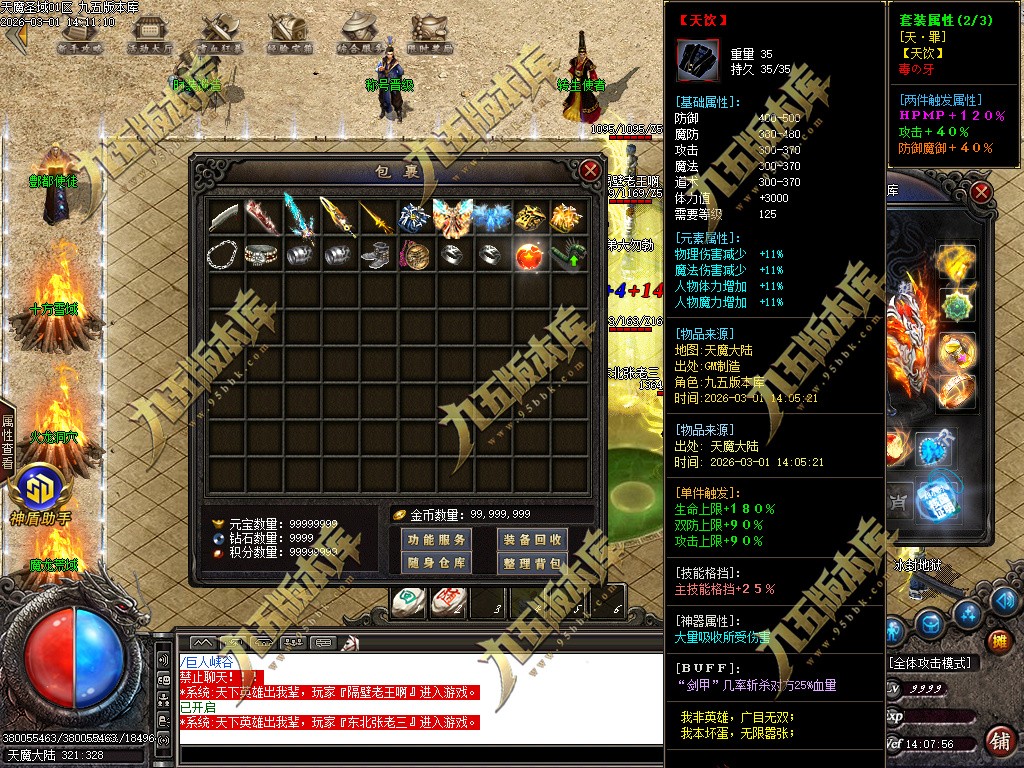Open the 神盾助手 shield assistant

pyautogui.click(x=40, y=493)
